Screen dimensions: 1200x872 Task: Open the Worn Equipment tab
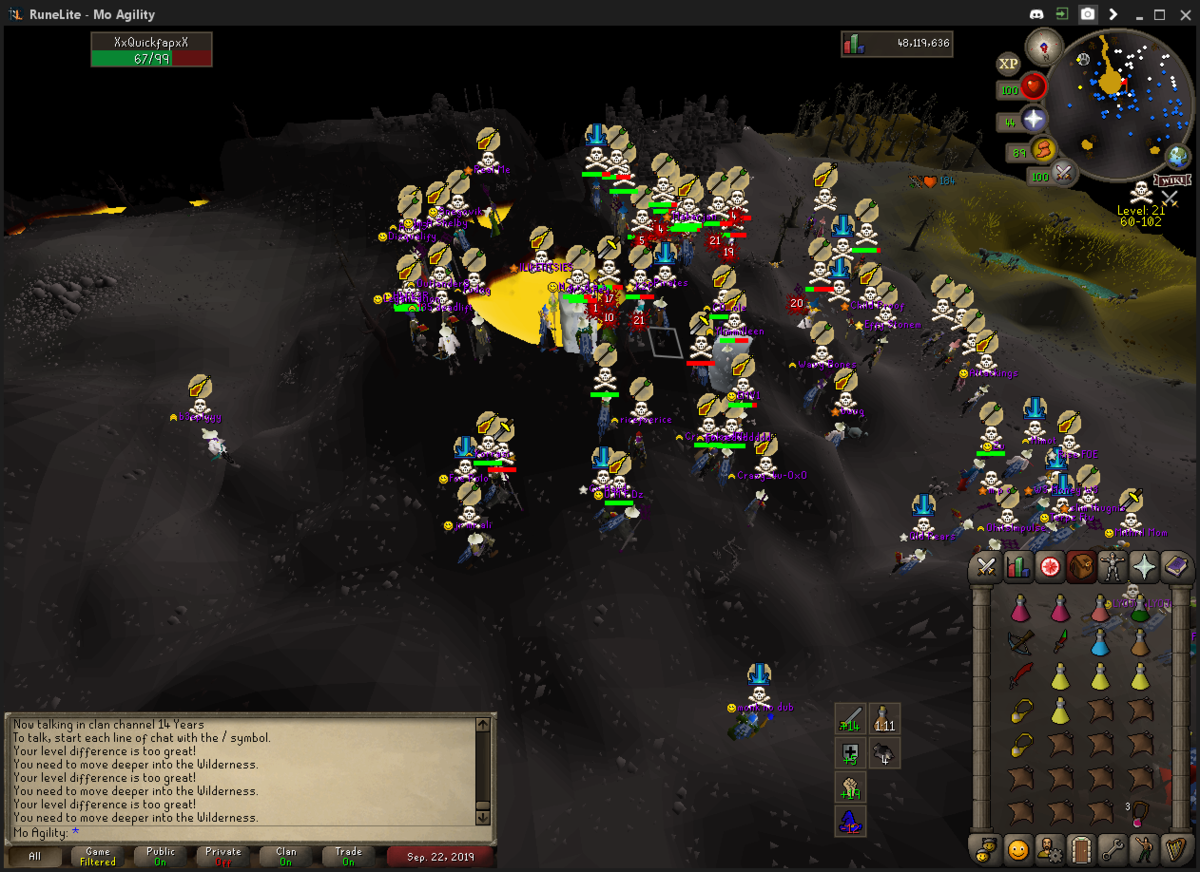(x=1112, y=567)
